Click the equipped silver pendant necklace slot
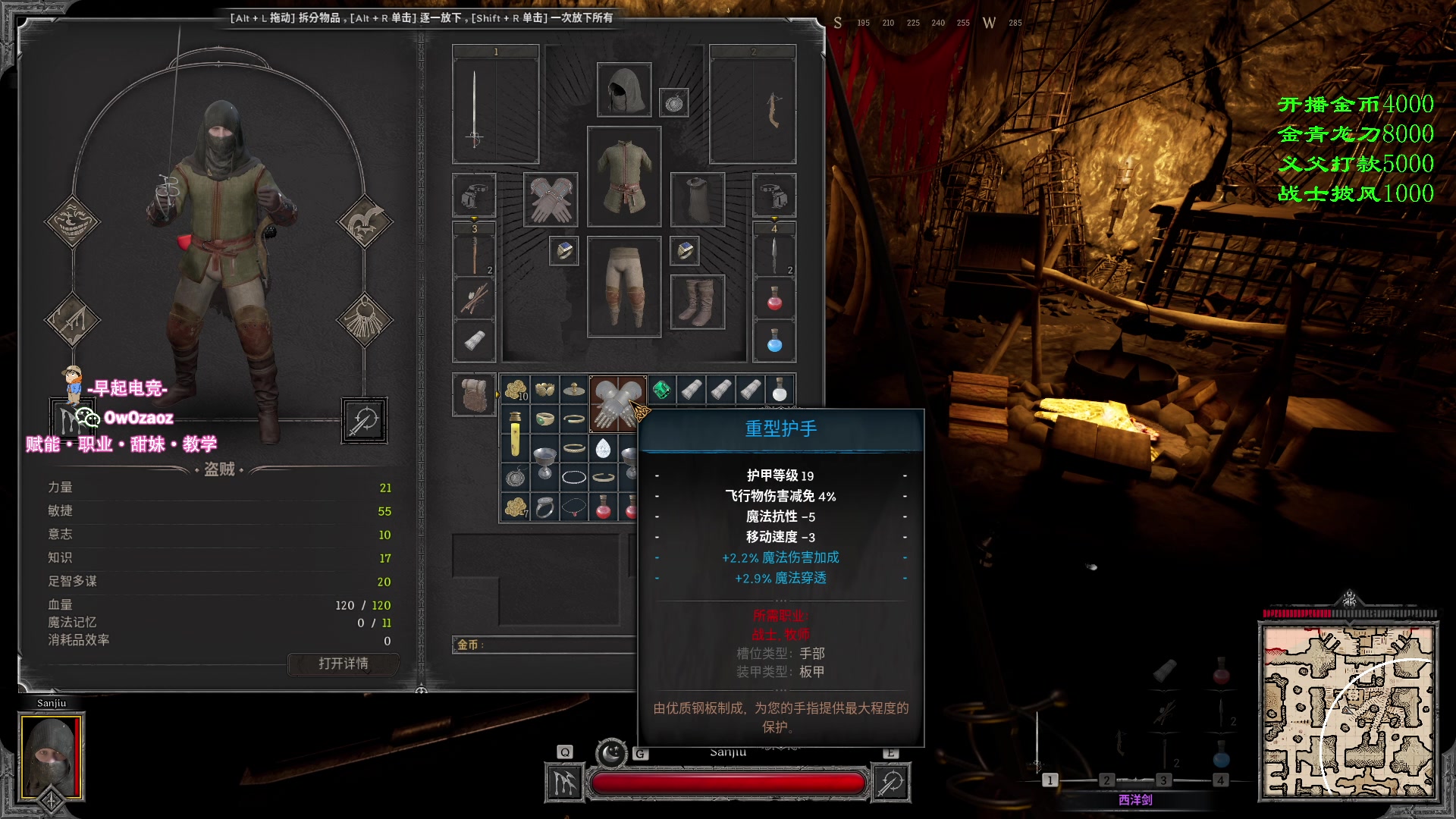 click(x=673, y=102)
